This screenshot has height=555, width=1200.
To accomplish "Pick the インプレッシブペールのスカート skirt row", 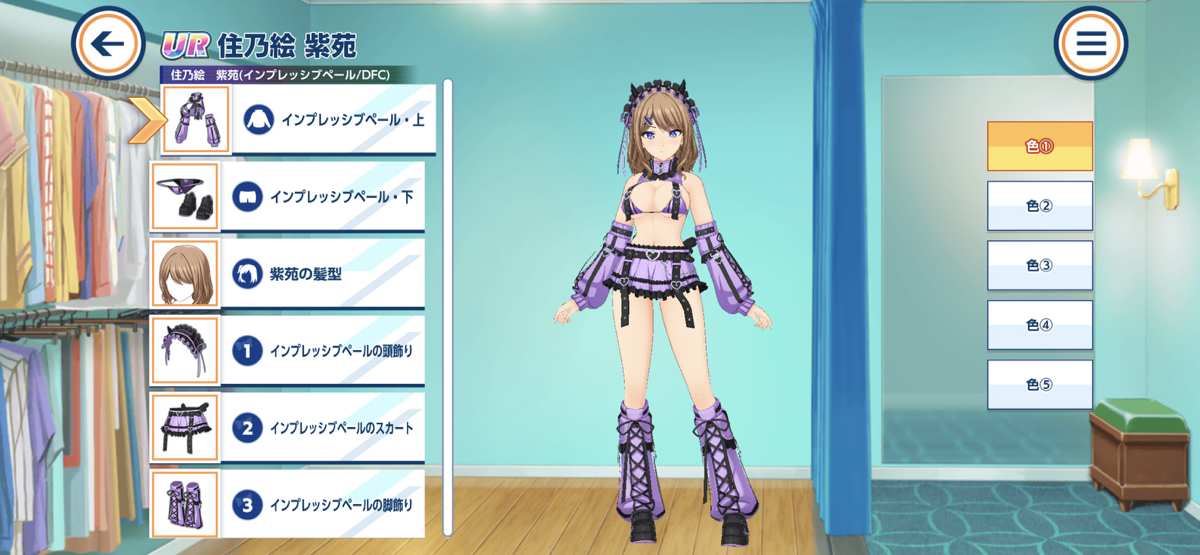I will point(327,428).
